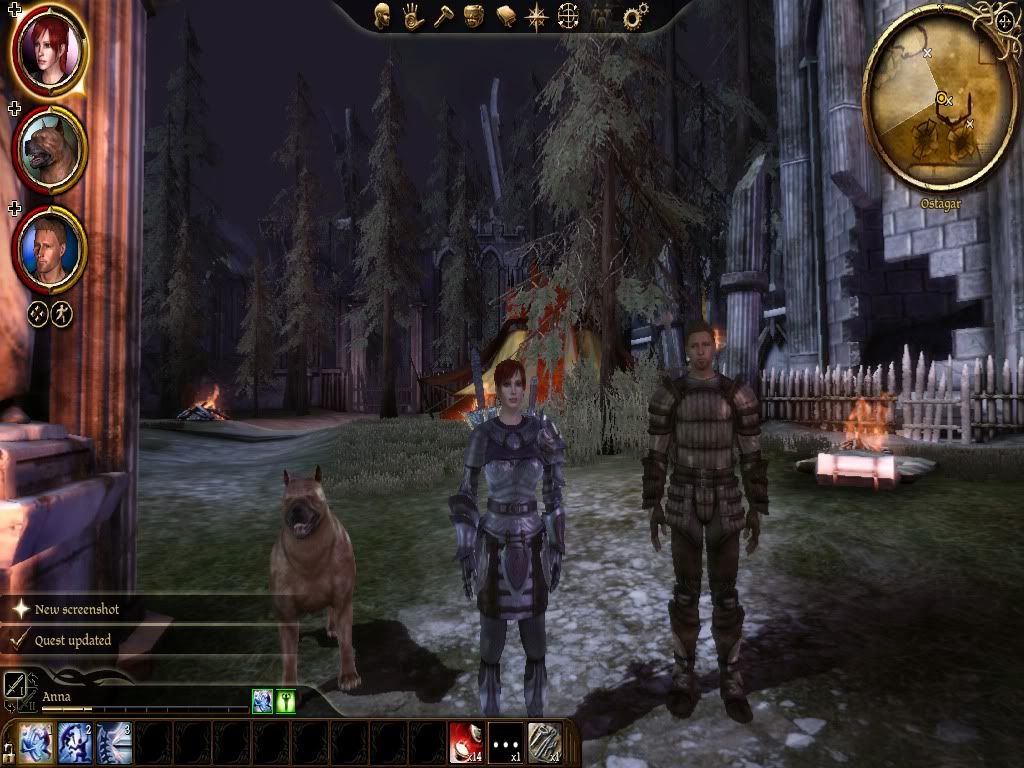Trigger the third quickbar ability
Viewport: 1024px width, 768px height.
[x=113, y=743]
